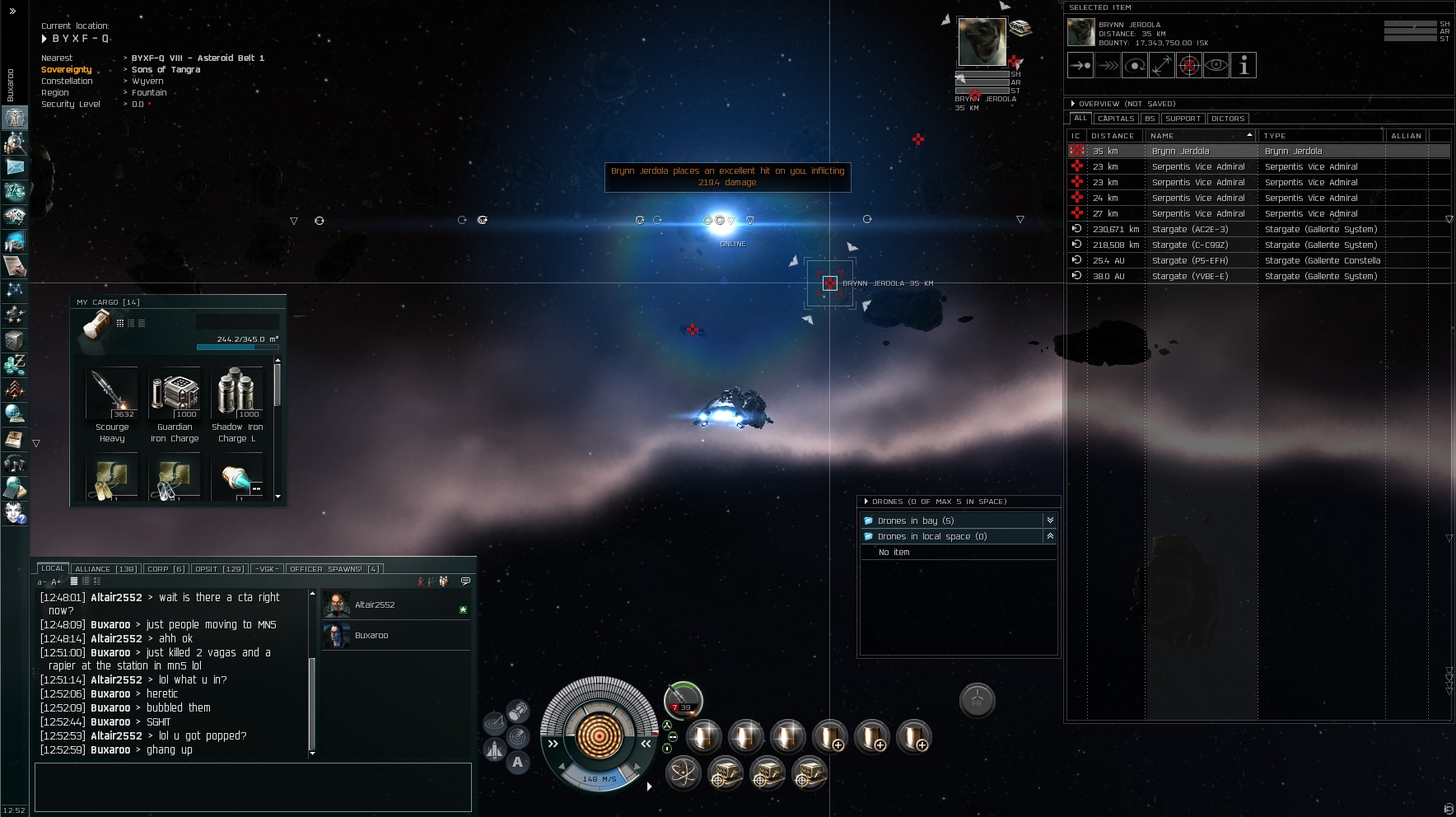Sort the overview by the Distance column

1113,136
